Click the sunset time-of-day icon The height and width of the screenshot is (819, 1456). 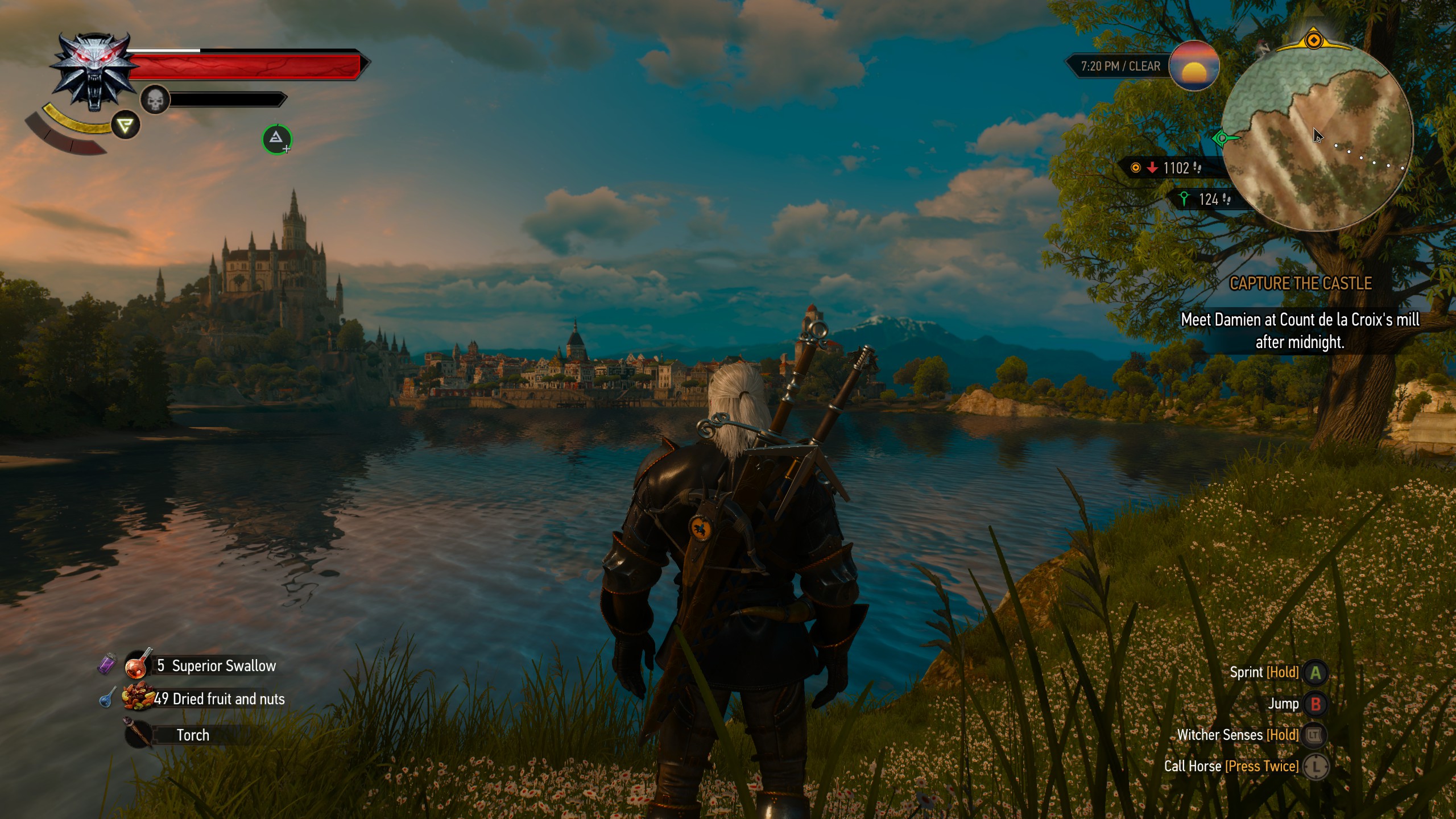(x=1194, y=66)
